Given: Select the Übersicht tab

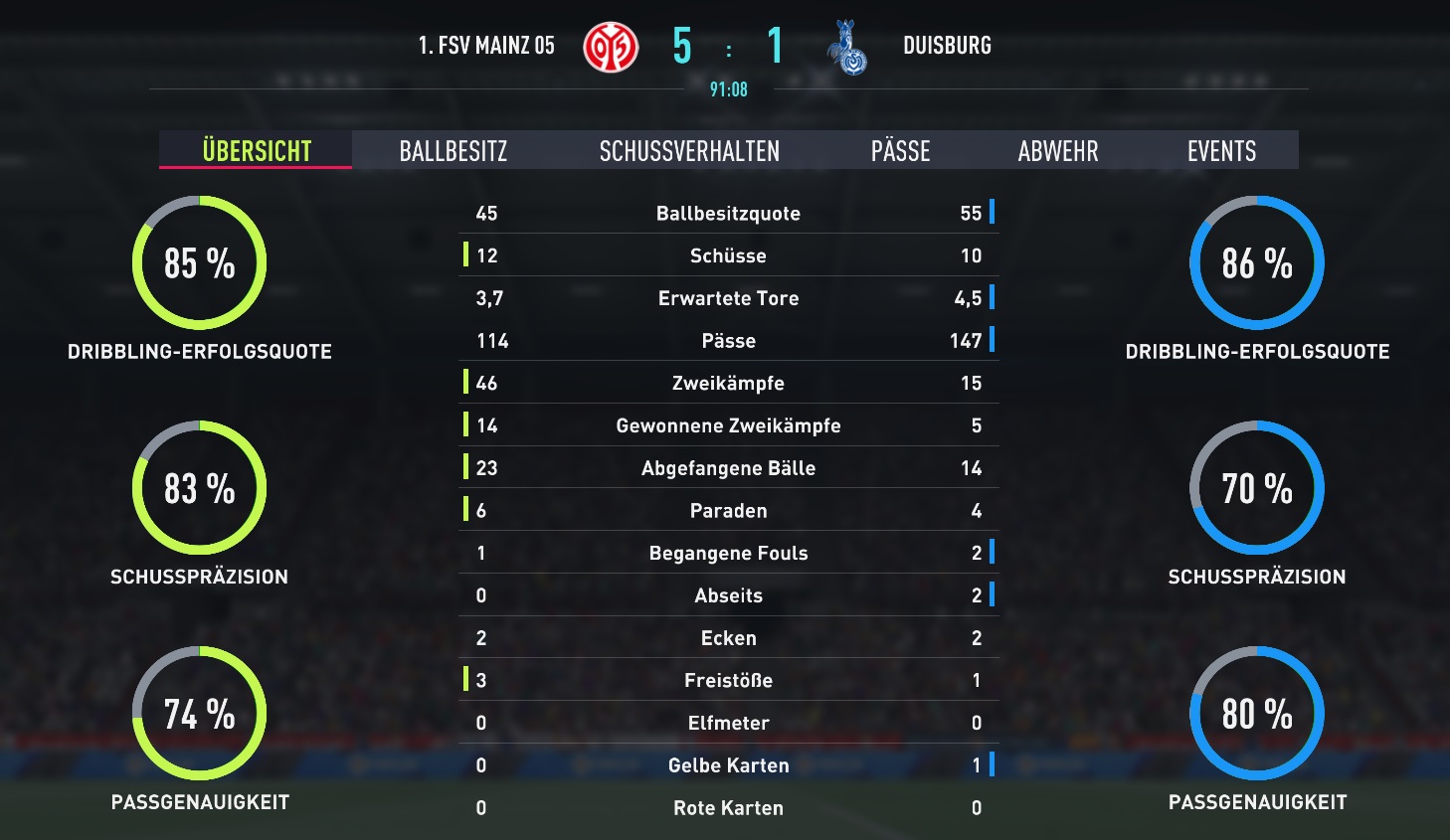Looking at the screenshot, I should (x=257, y=151).
